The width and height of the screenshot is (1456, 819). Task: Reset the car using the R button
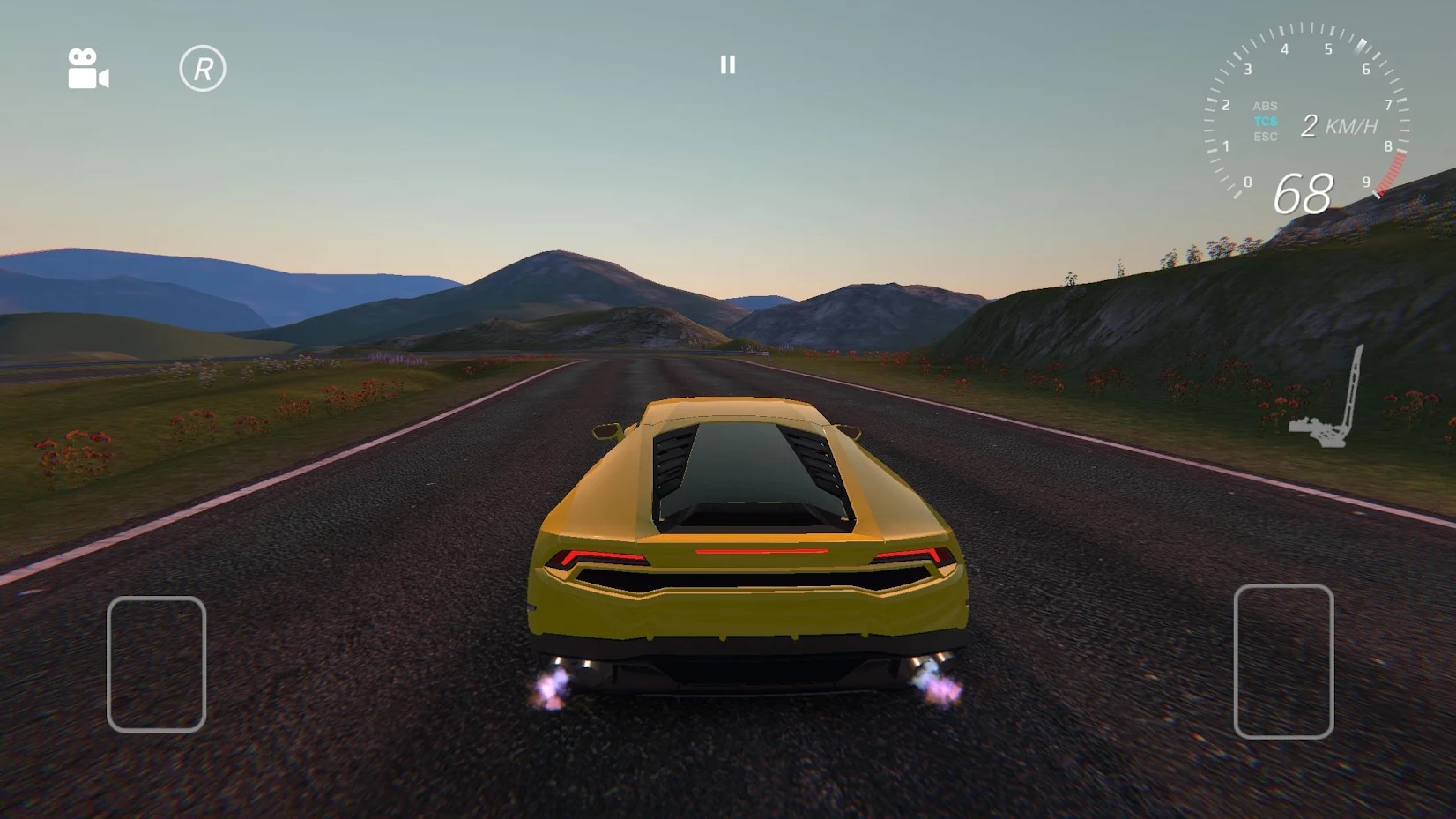pos(204,66)
